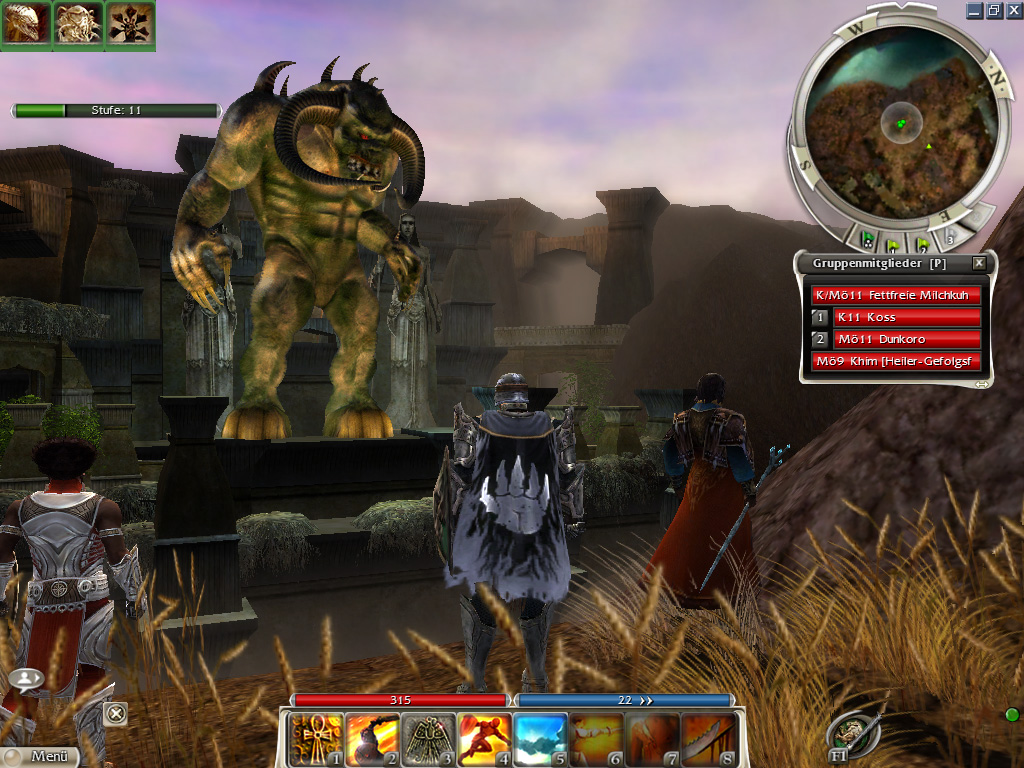This screenshot has width=1024, height=768.
Task: Activate the blue sky skill in slot 5
Action: coord(541,739)
